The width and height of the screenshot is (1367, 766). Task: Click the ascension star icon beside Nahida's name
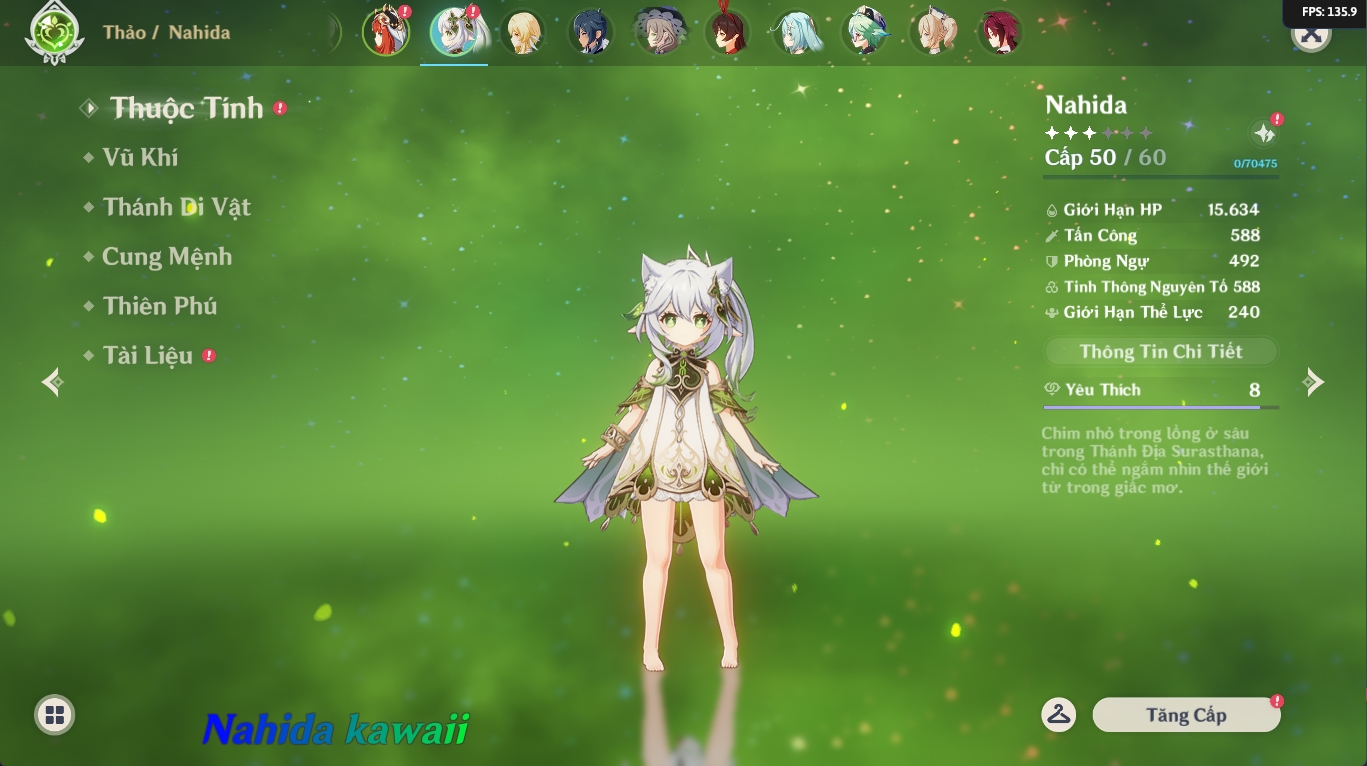click(1264, 133)
